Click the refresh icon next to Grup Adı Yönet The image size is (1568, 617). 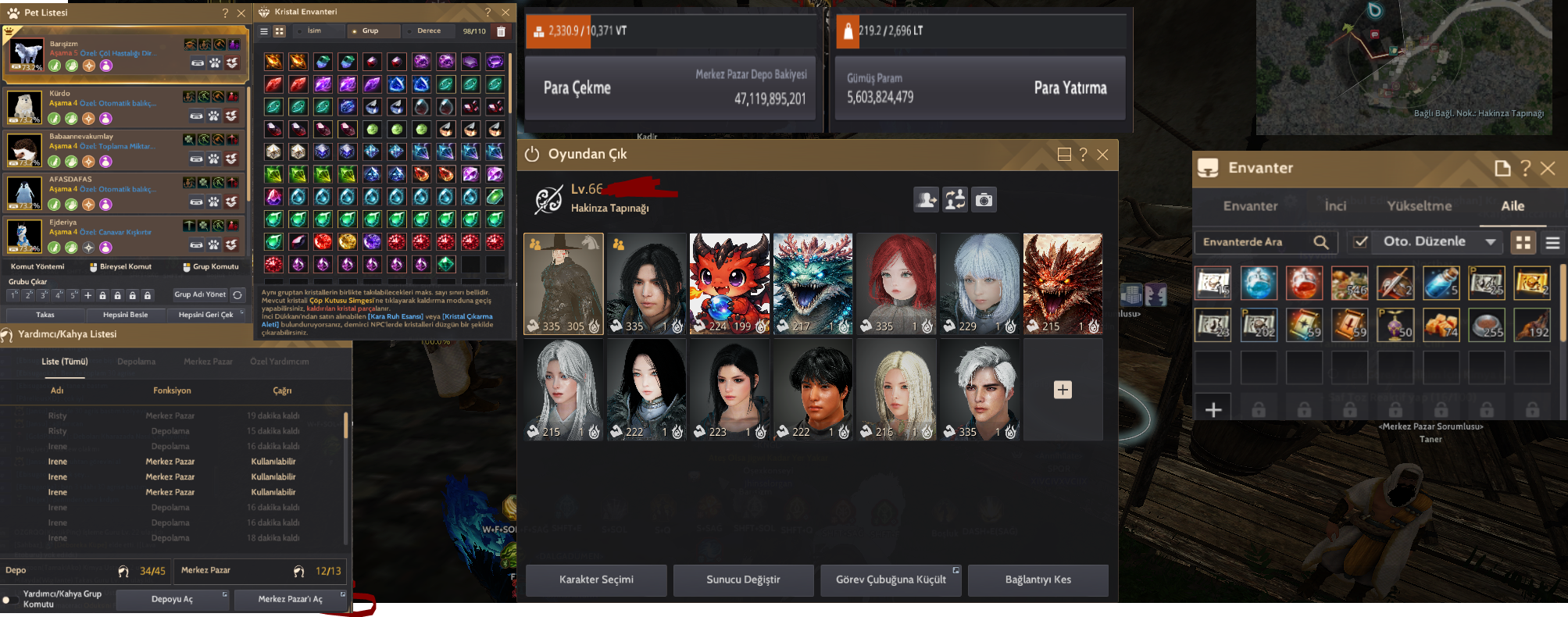click(x=238, y=295)
